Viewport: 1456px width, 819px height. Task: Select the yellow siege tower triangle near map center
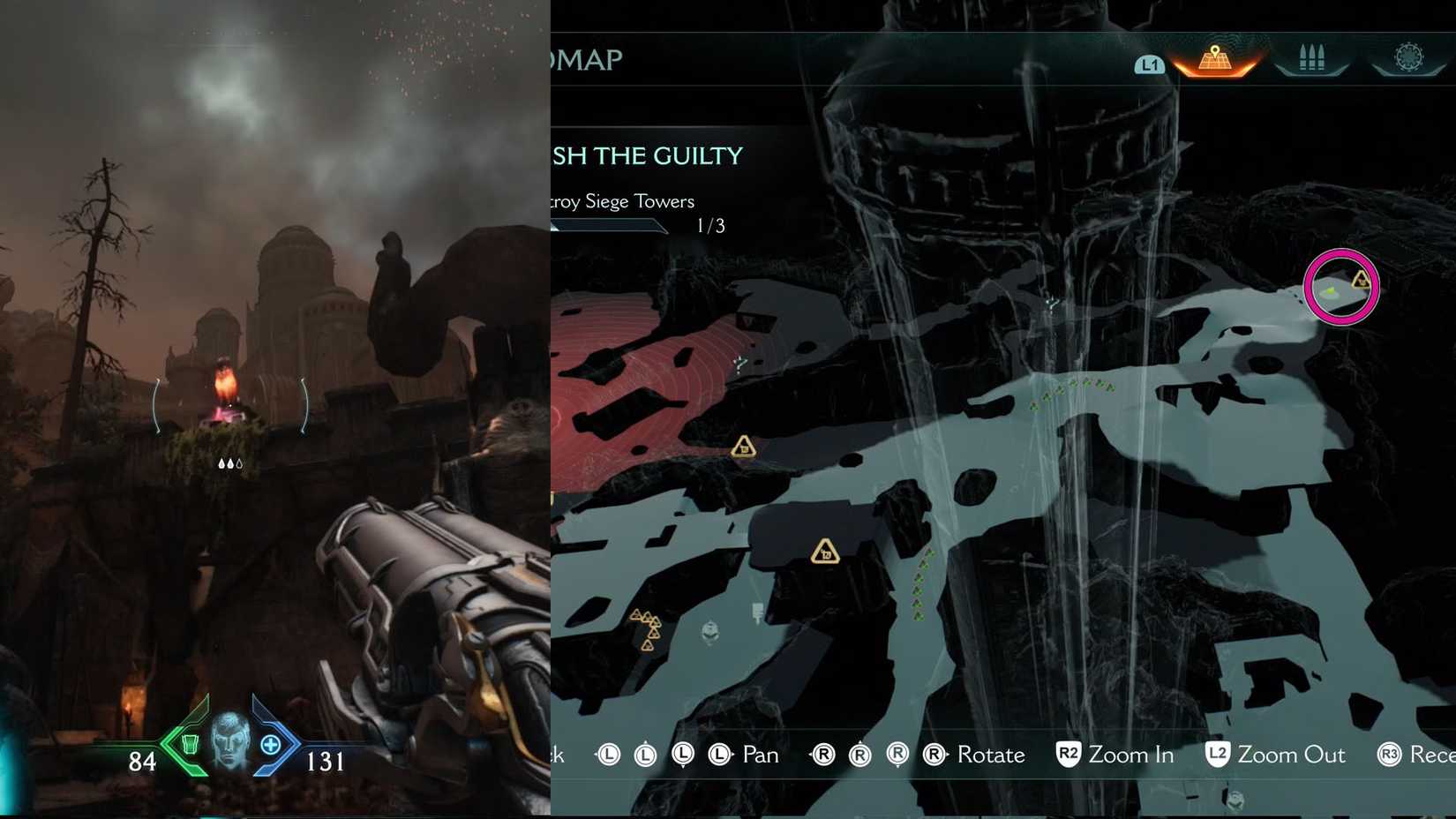point(744,448)
